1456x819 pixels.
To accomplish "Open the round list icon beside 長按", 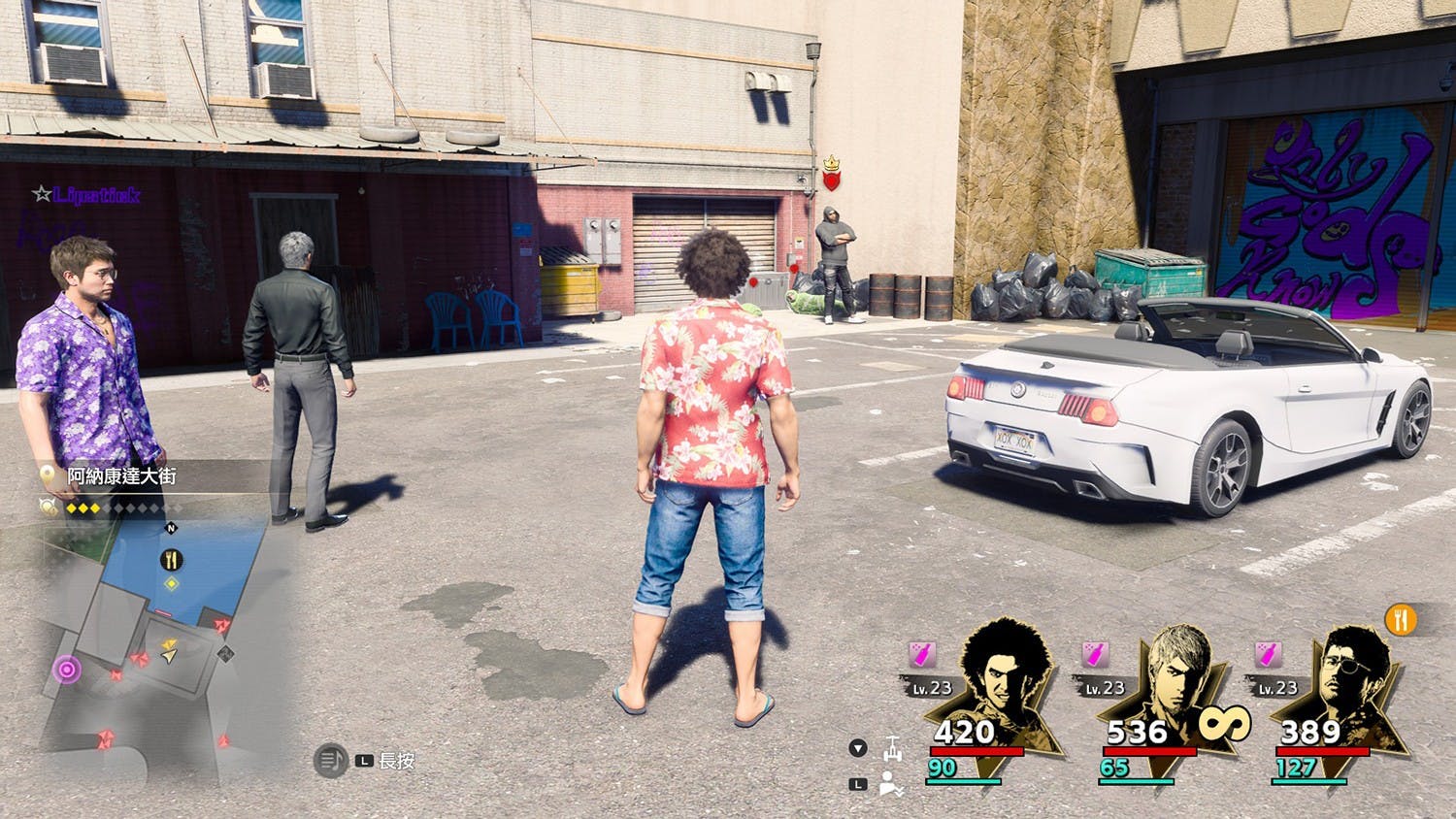I will [x=331, y=761].
